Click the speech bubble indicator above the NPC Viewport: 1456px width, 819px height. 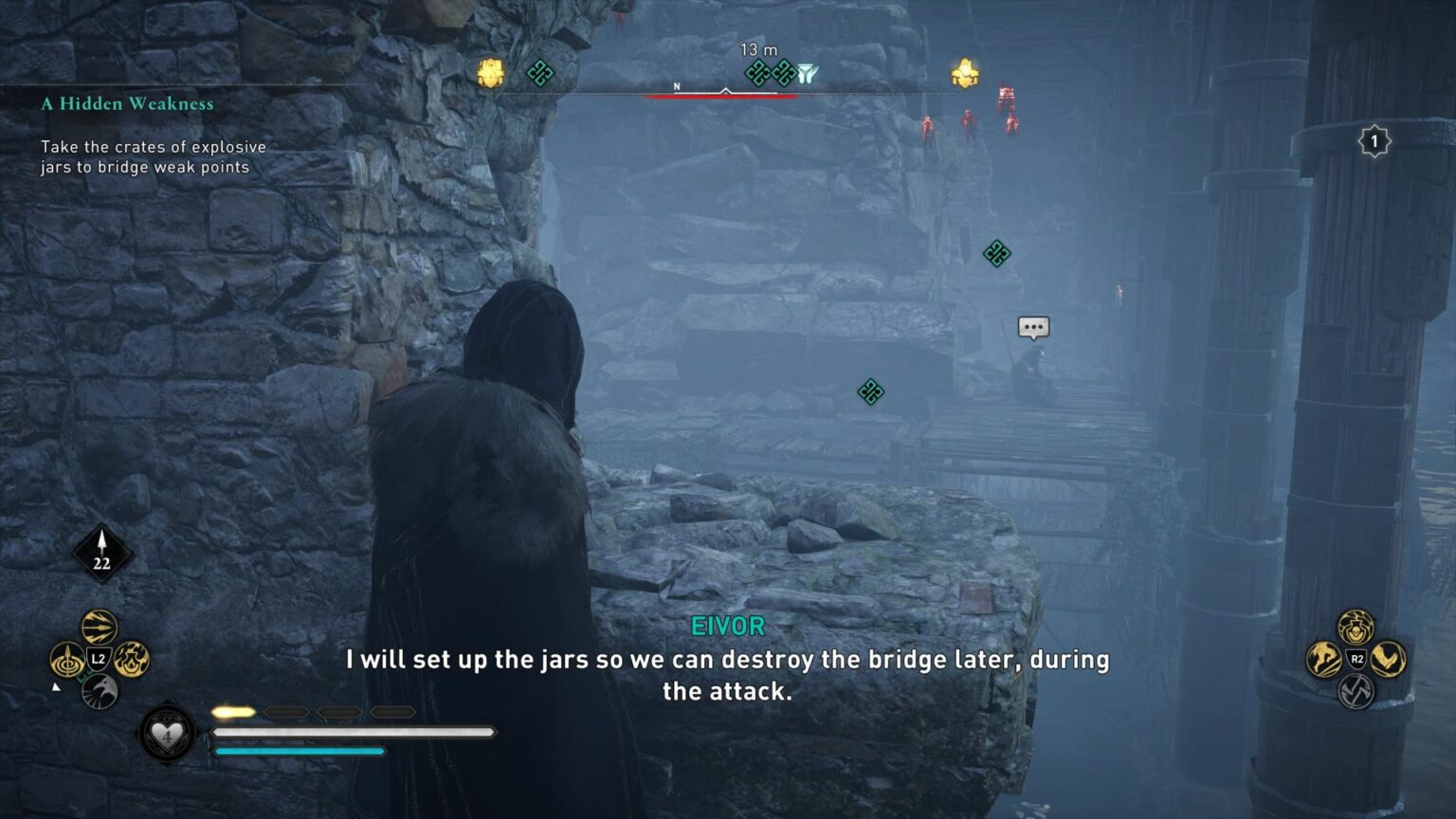point(1033,326)
